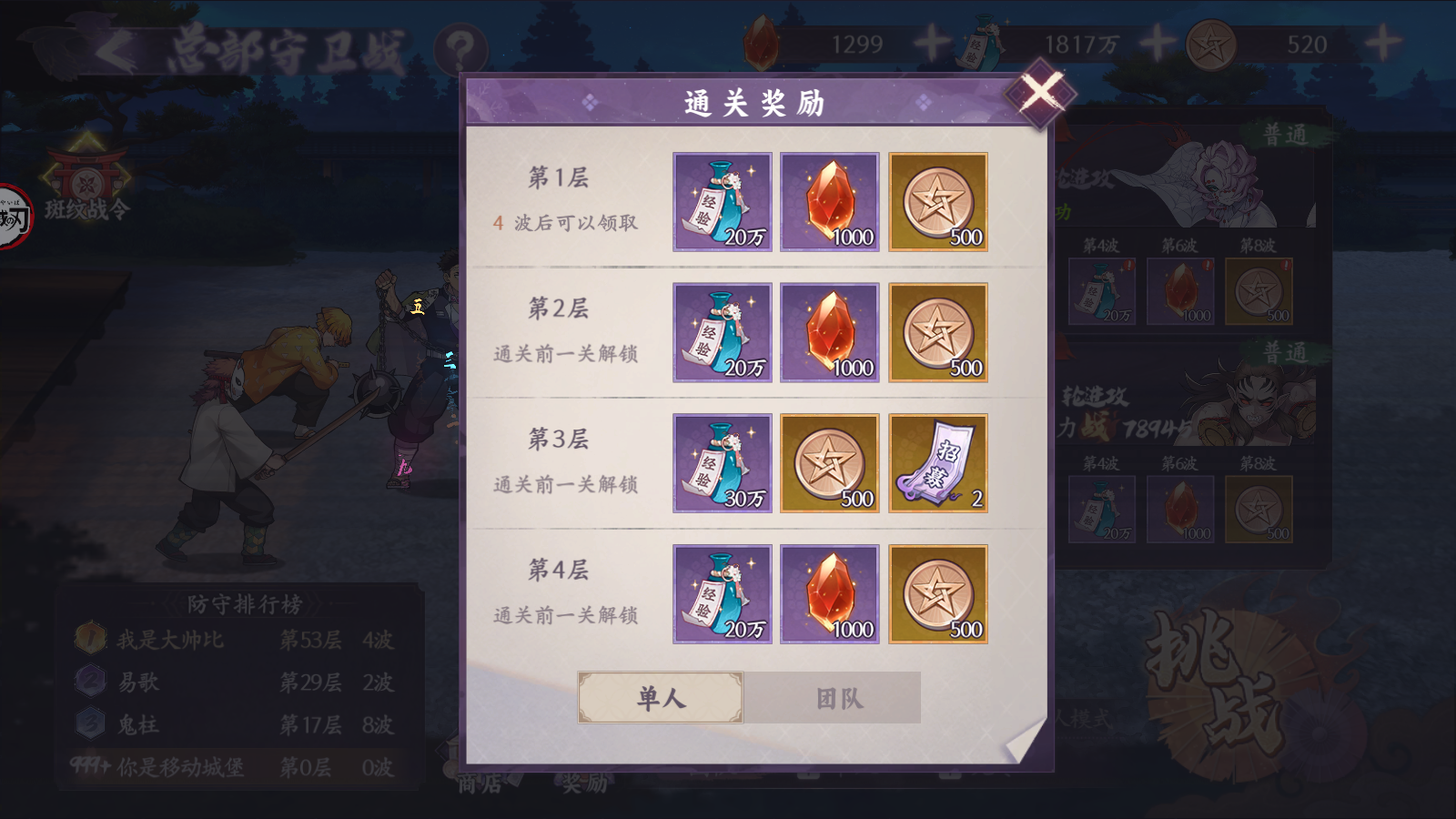Select the 单人 solo tab
The image size is (1456, 819).
point(662,696)
